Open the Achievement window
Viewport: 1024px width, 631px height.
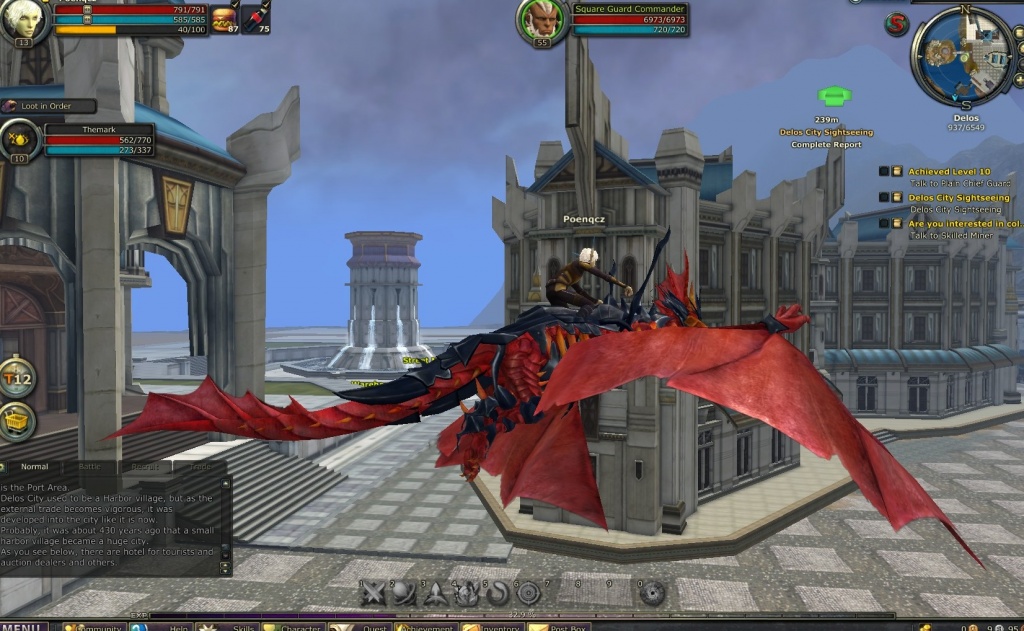pos(426,627)
